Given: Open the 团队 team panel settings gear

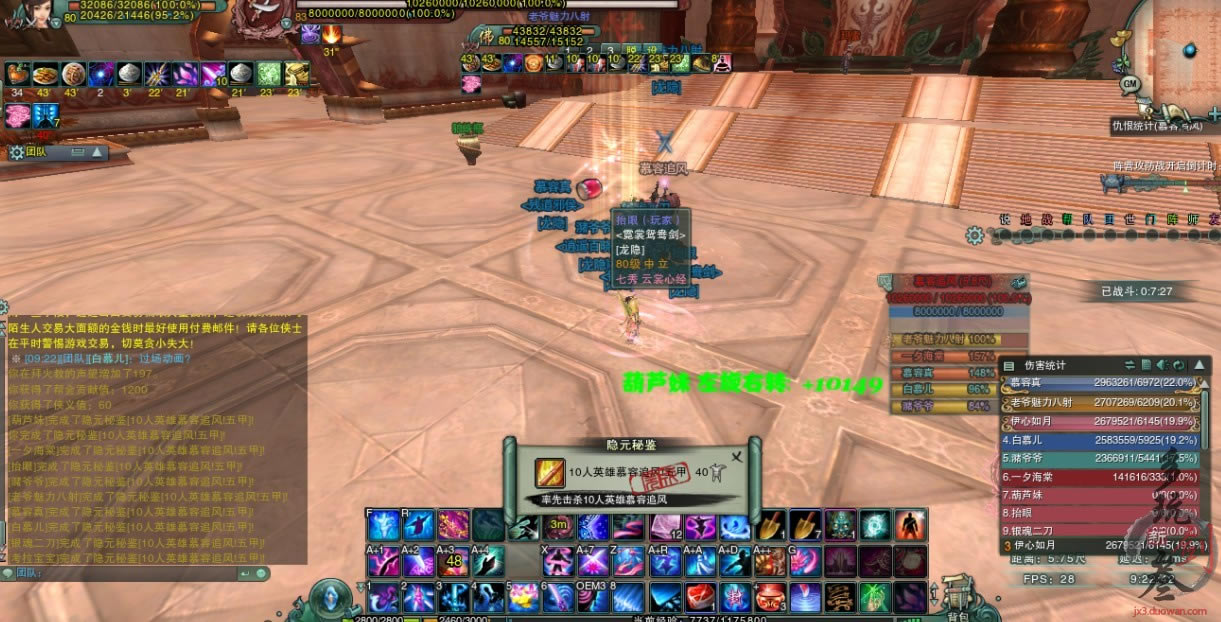Looking at the screenshot, I should (x=16, y=153).
